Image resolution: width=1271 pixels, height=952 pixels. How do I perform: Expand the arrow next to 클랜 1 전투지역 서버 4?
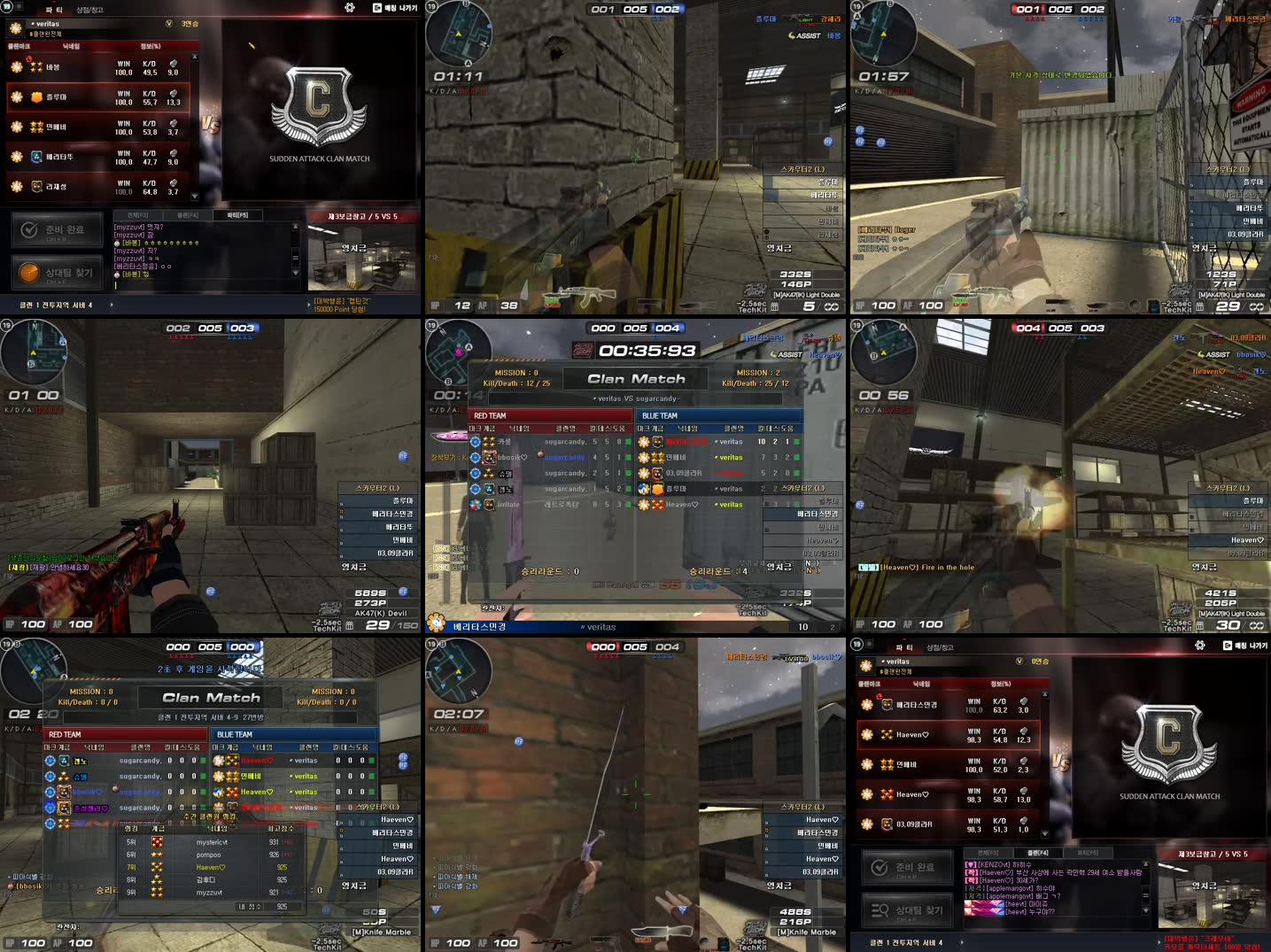112,304
